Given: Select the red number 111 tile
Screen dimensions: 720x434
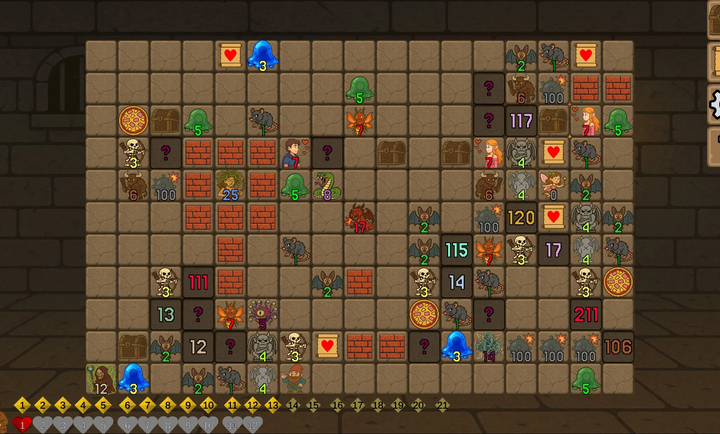Looking at the screenshot, I should pyautogui.click(x=198, y=282).
